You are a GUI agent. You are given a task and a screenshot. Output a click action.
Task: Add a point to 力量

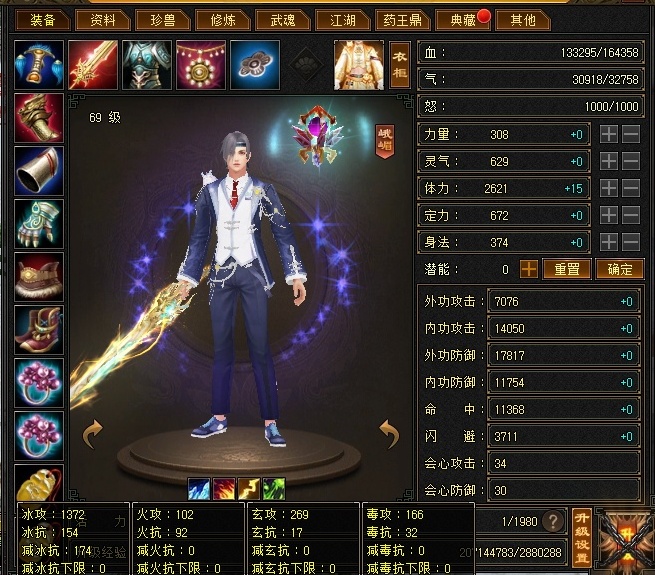[610, 134]
